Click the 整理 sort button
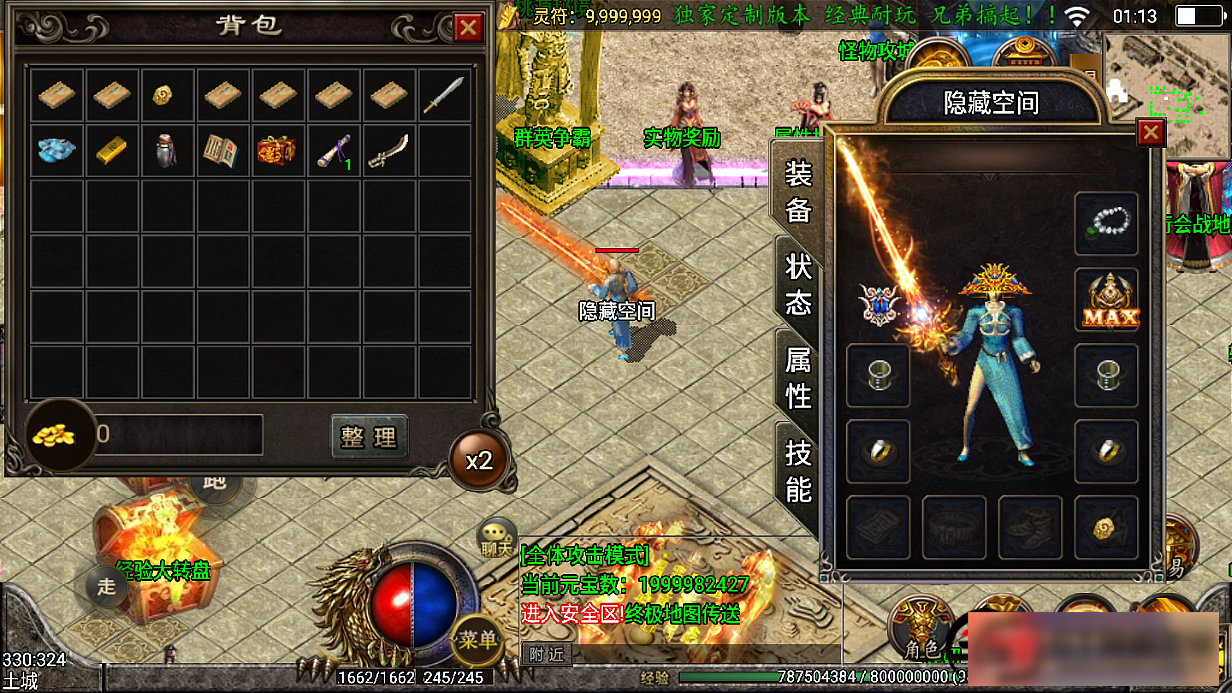Image resolution: width=1232 pixels, height=693 pixels. coord(369,437)
